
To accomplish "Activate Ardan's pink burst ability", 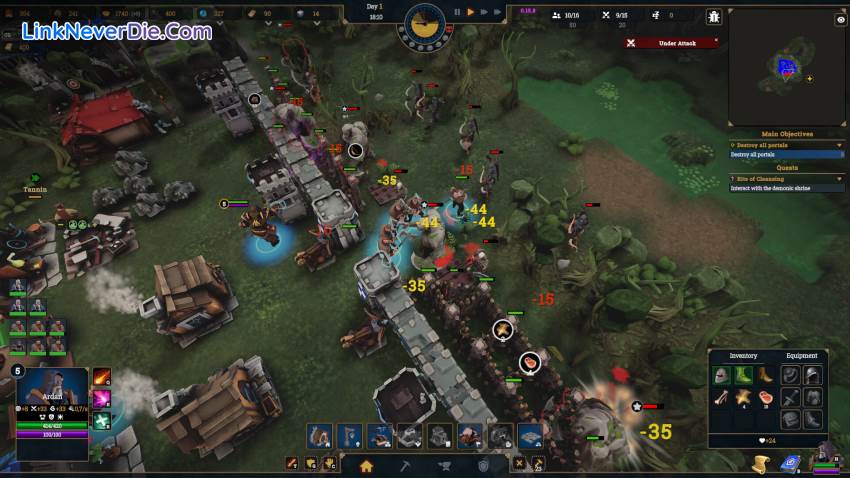I will (x=102, y=399).
